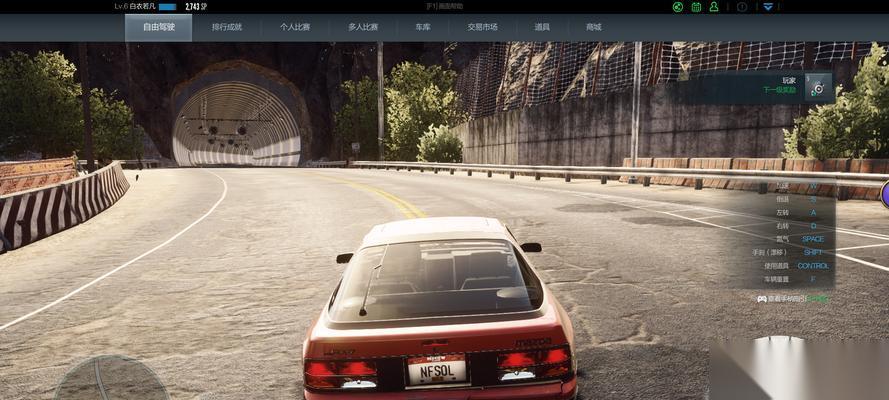Select the 自由驾驶 free drive tab

(158, 27)
